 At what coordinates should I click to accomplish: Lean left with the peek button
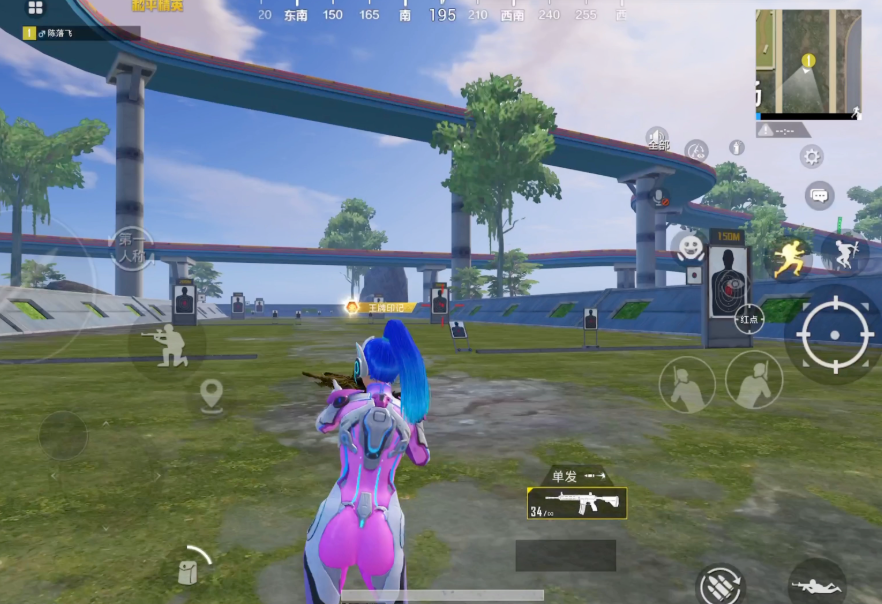pos(687,384)
